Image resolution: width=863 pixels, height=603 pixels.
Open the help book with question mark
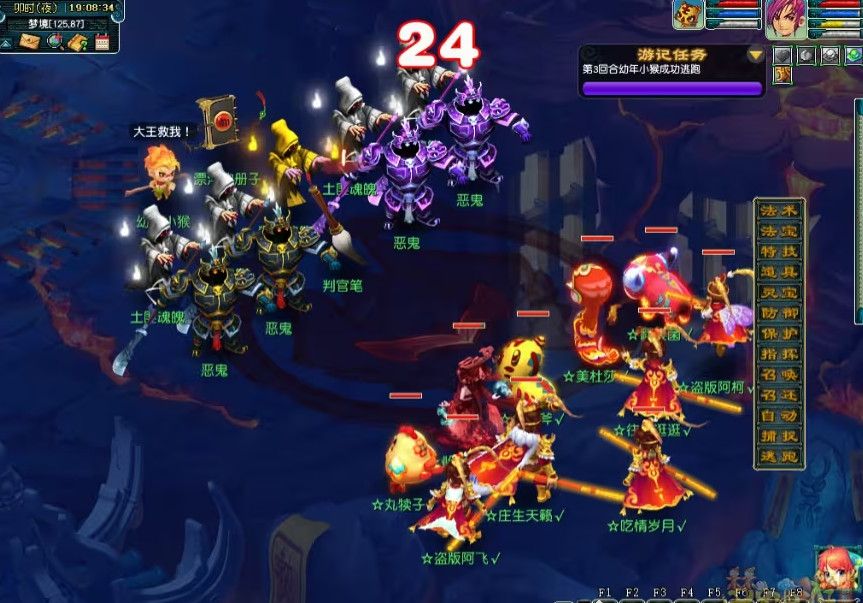pos(78,42)
